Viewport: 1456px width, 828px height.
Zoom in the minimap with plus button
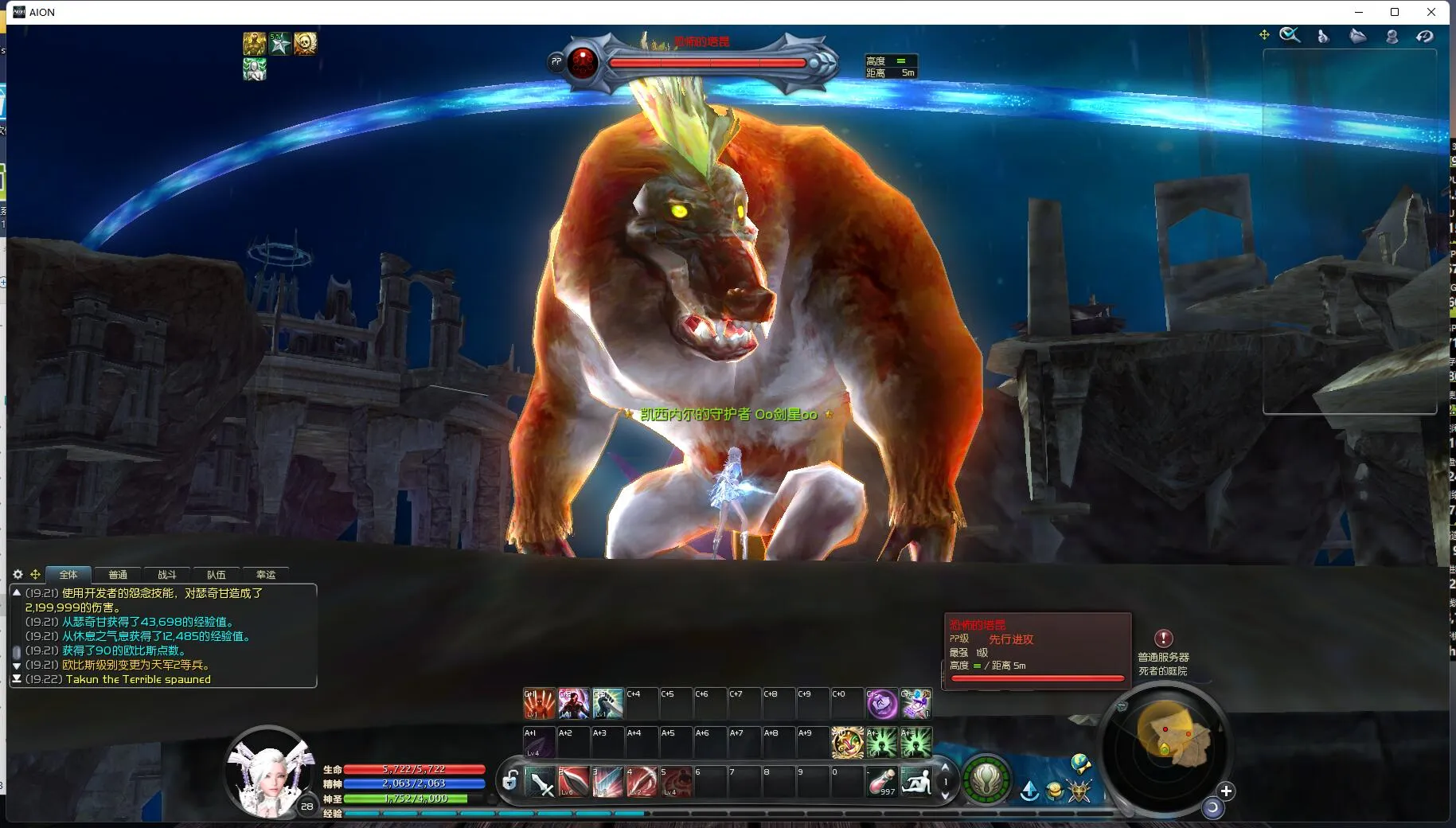click(x=1226, y=791)
